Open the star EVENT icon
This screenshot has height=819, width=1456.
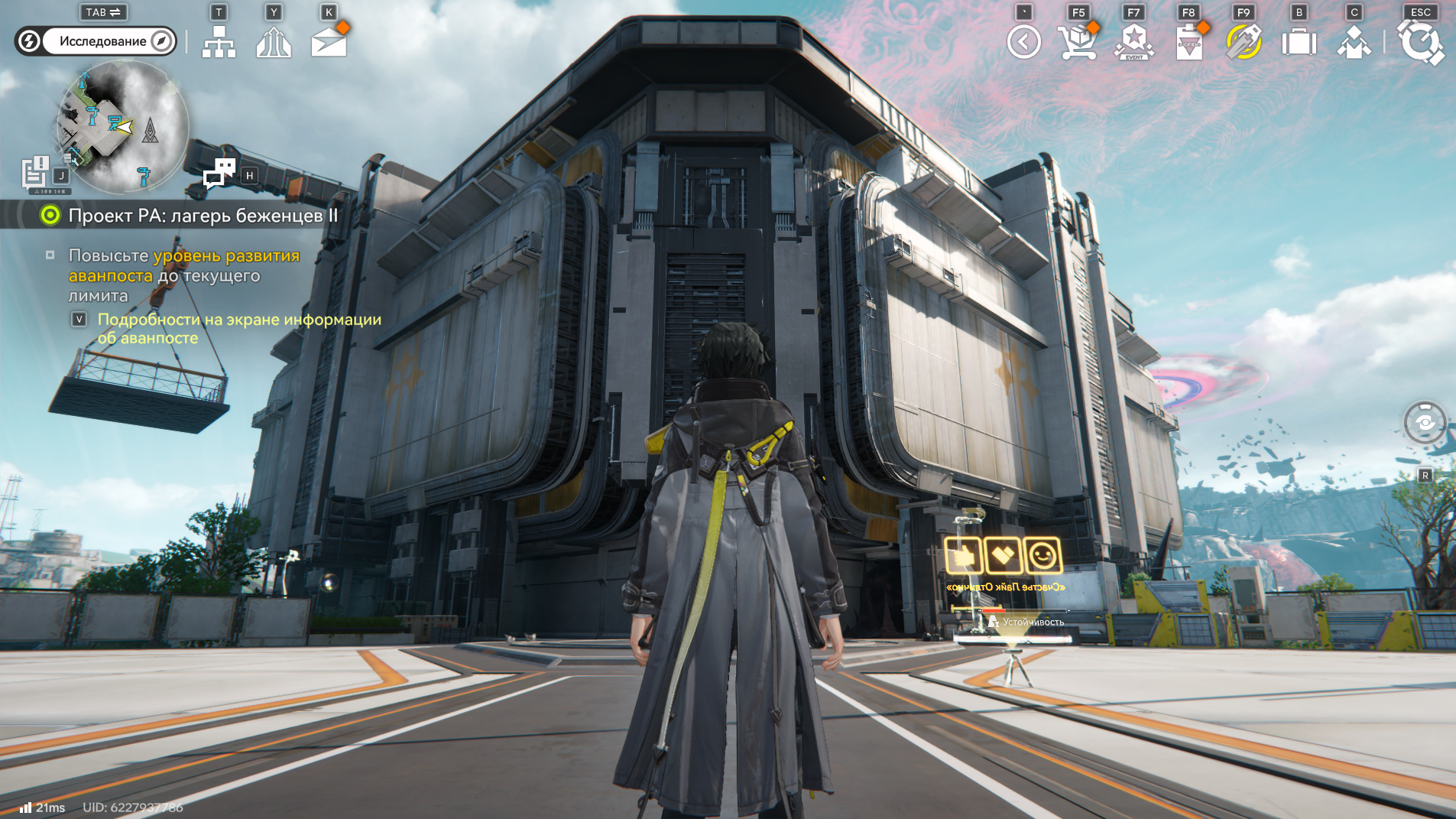click(1134, 42)
